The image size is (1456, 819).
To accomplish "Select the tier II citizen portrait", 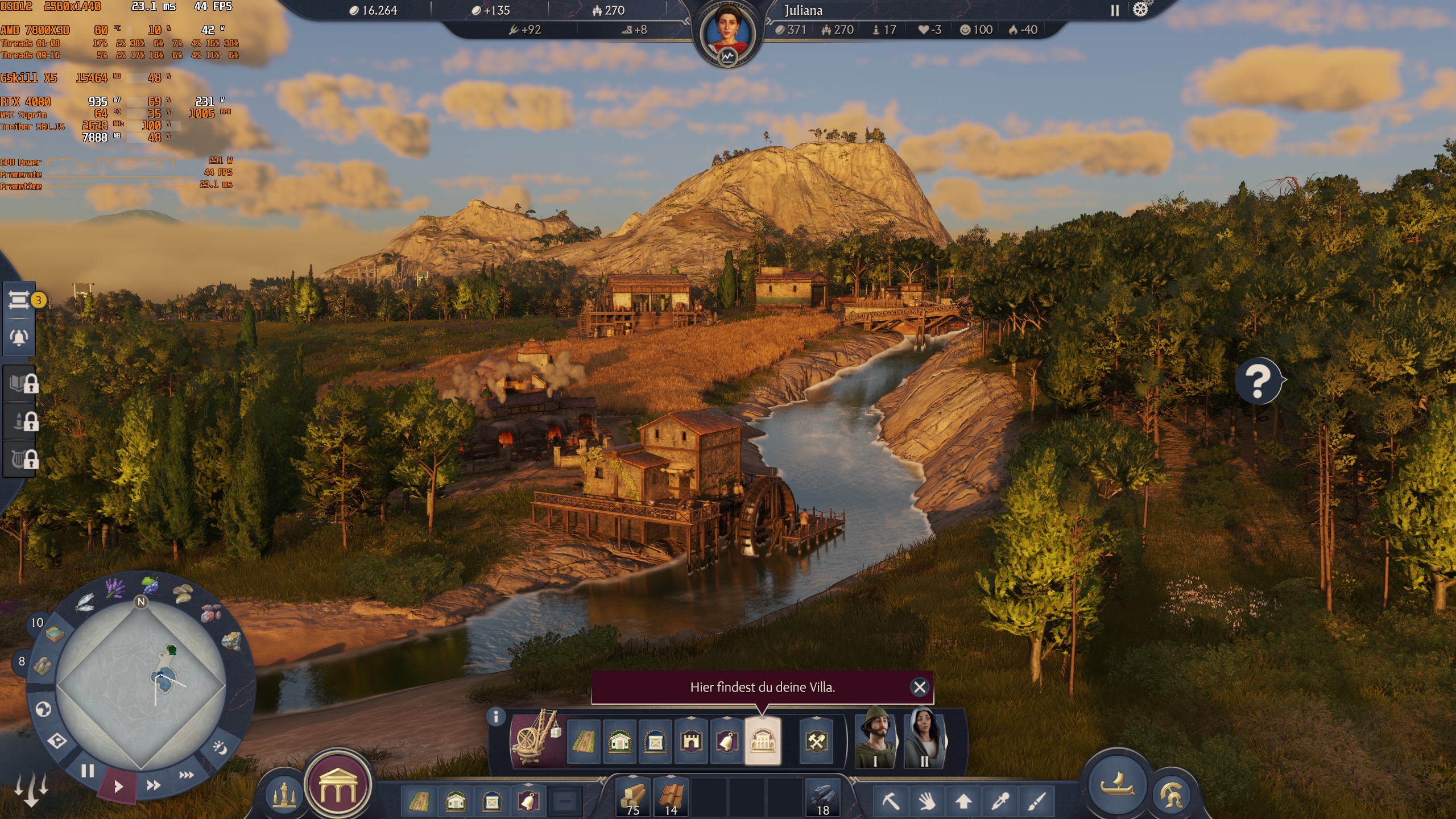I will tap(925, 738).
